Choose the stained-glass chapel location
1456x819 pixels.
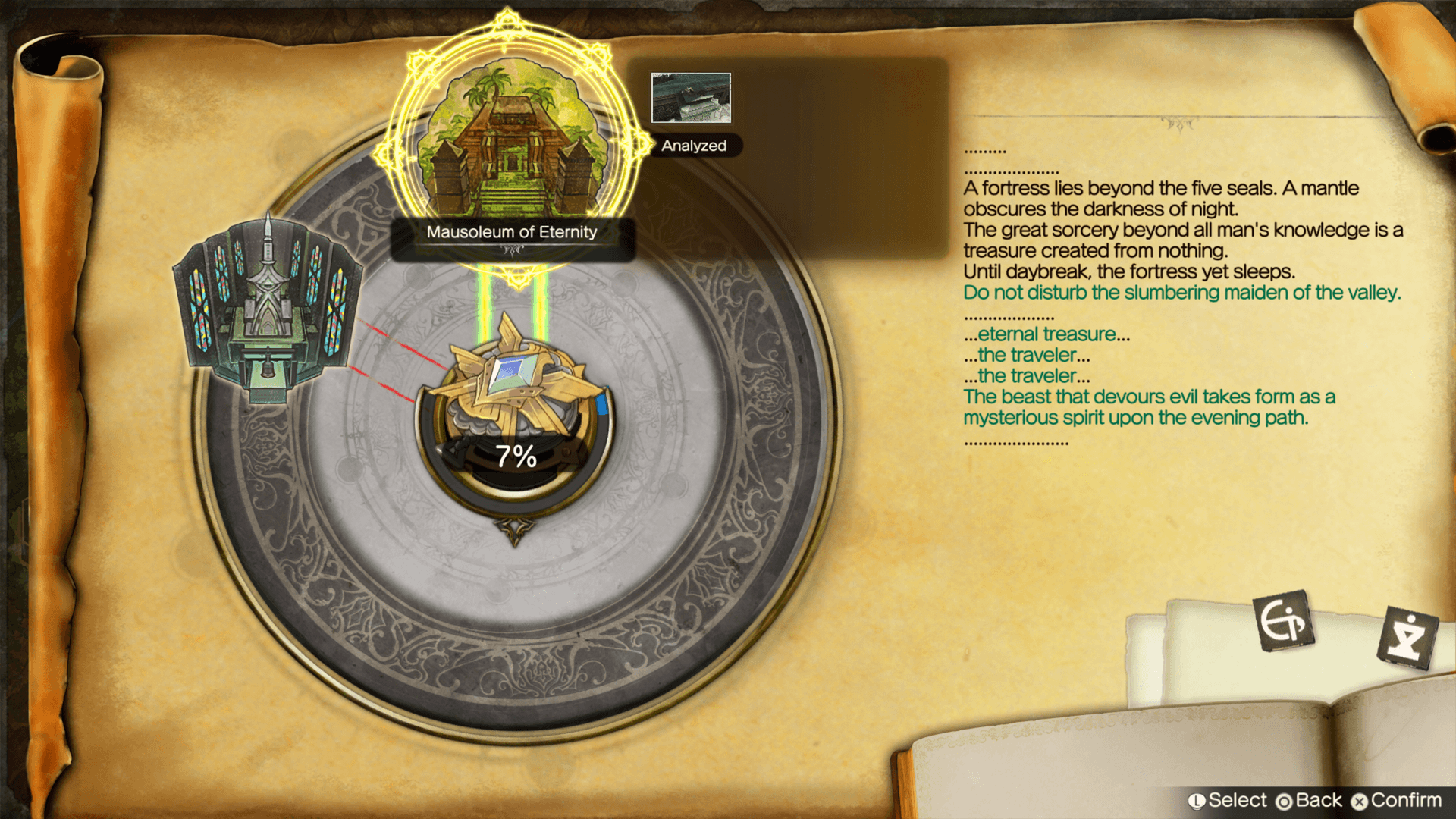[267, 309]
